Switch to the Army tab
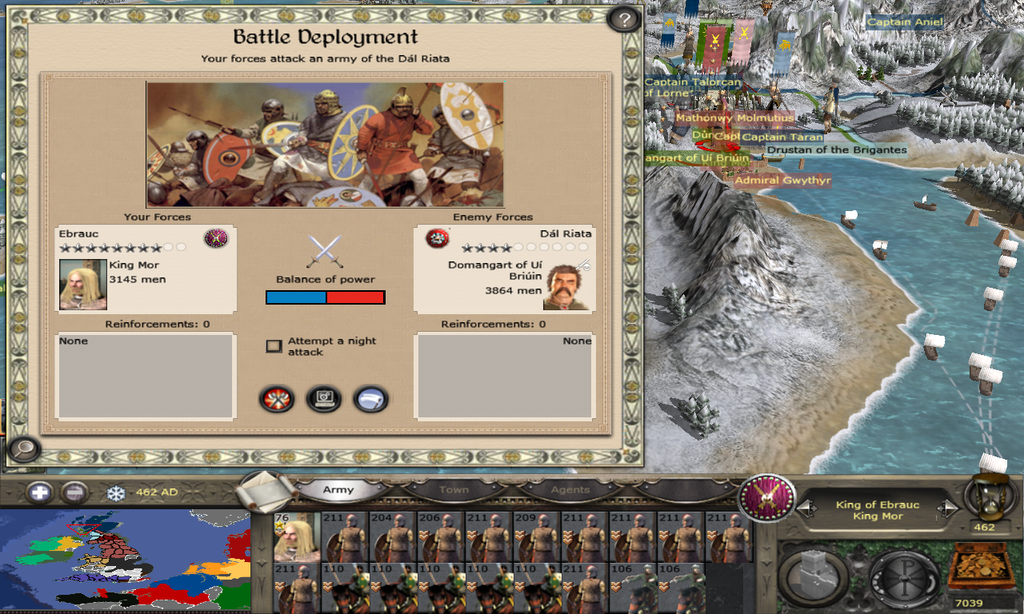 [x=339, y=490]
